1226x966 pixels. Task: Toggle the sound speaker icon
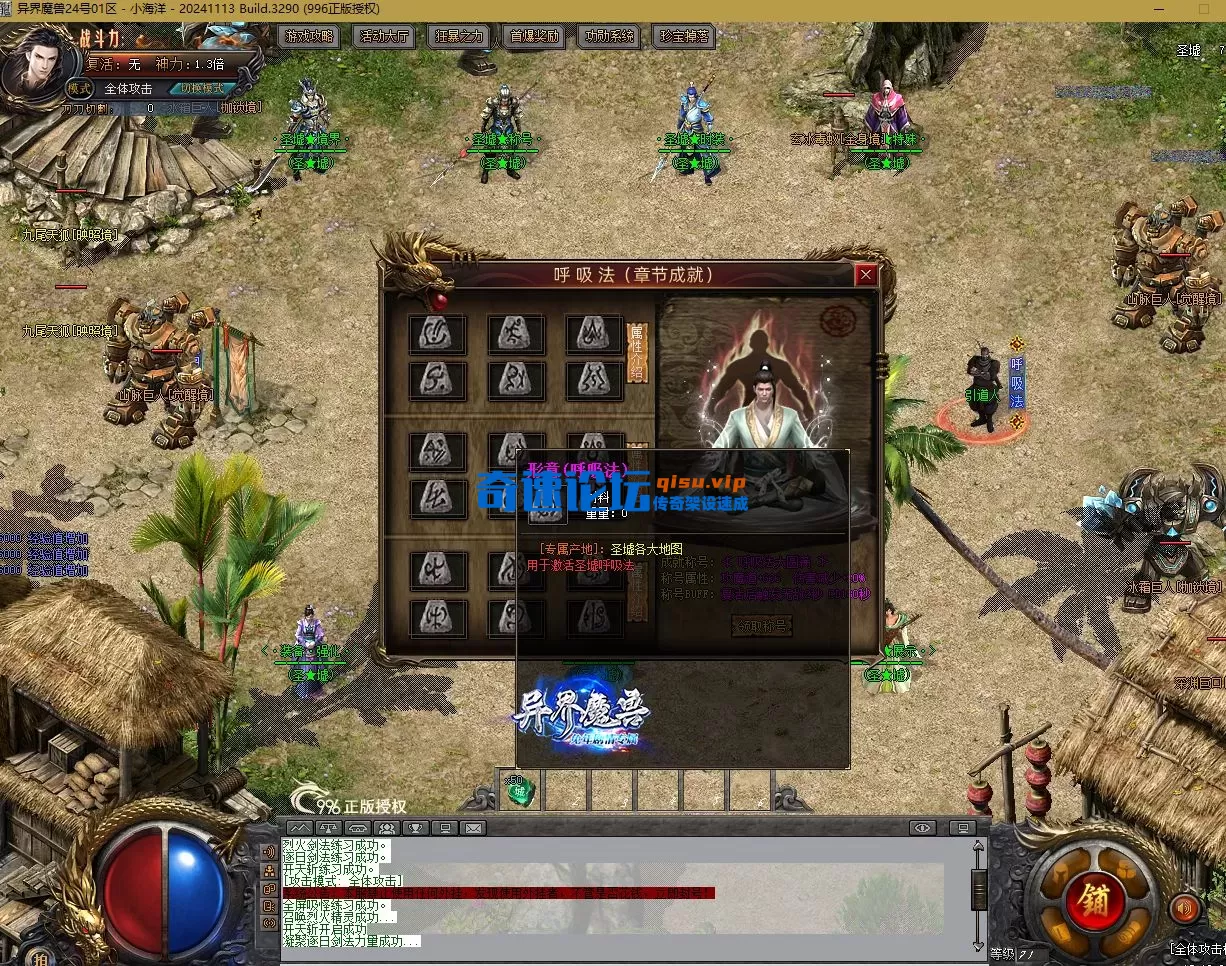[x=1185, y=908]
